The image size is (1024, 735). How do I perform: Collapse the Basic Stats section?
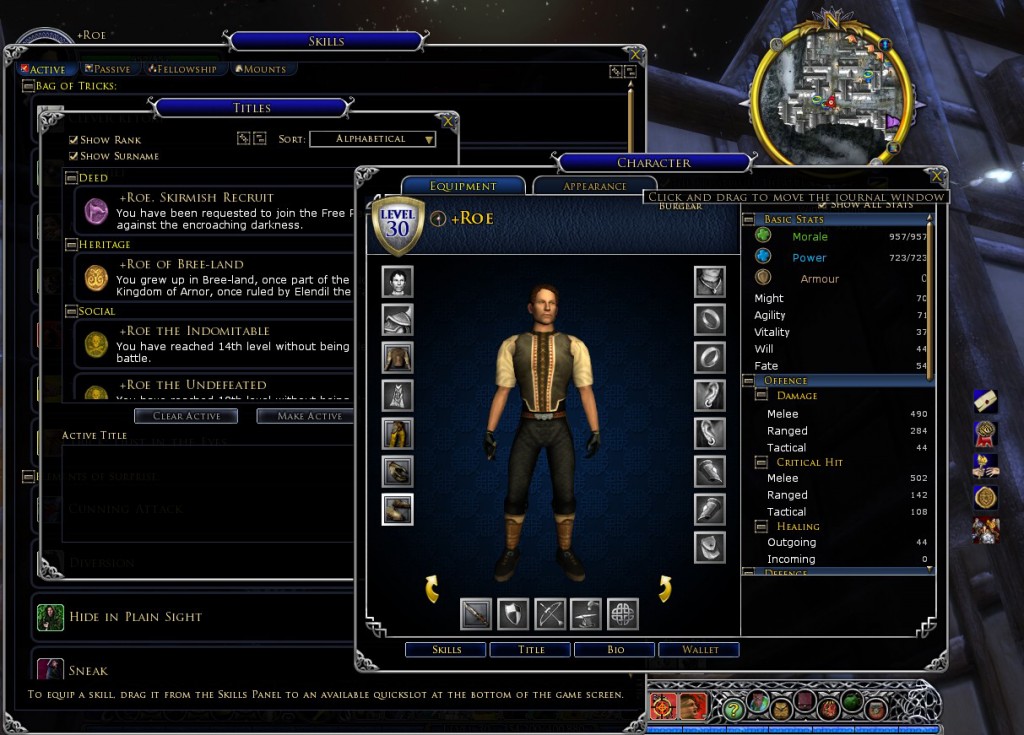click(x=749, y=219)
